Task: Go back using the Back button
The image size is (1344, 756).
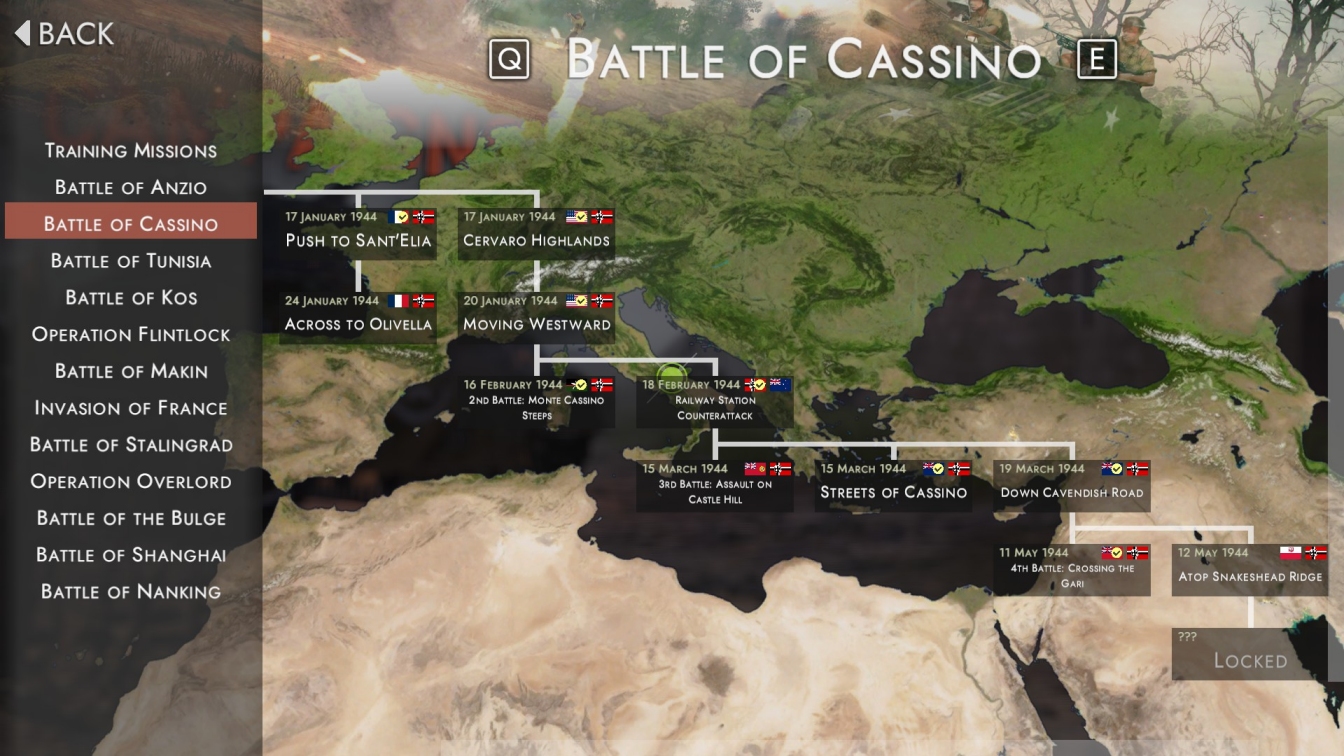Action: pos(65,34)
